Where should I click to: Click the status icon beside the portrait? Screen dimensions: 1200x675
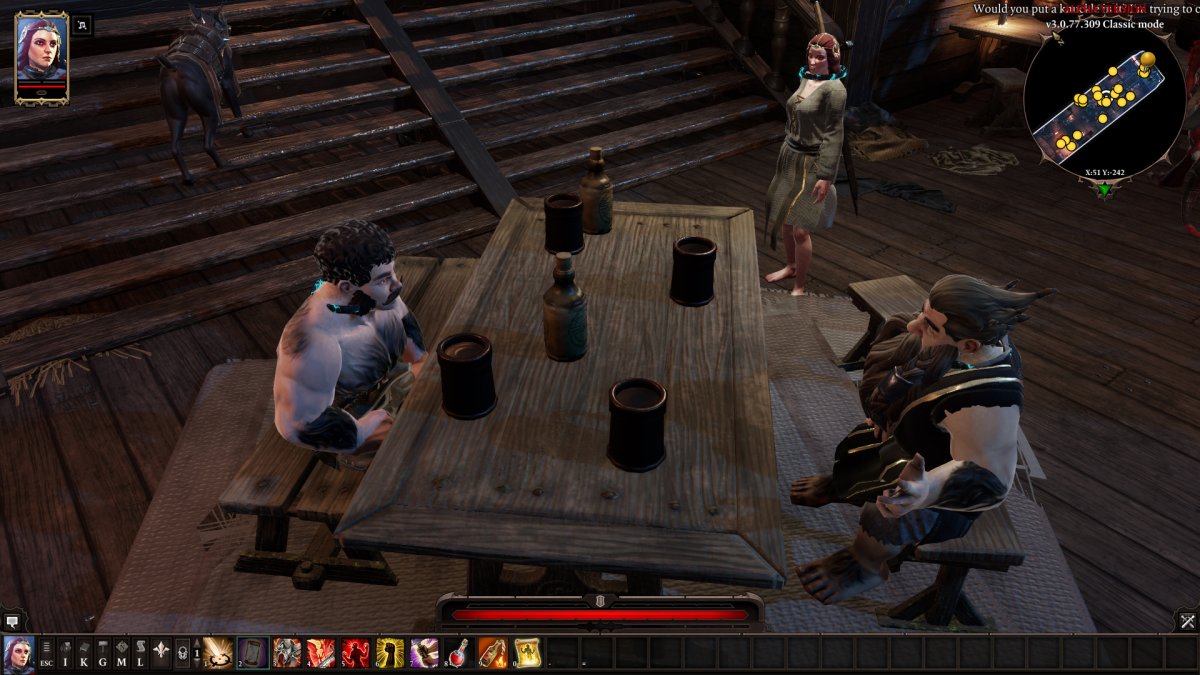(x=82, y=26)
